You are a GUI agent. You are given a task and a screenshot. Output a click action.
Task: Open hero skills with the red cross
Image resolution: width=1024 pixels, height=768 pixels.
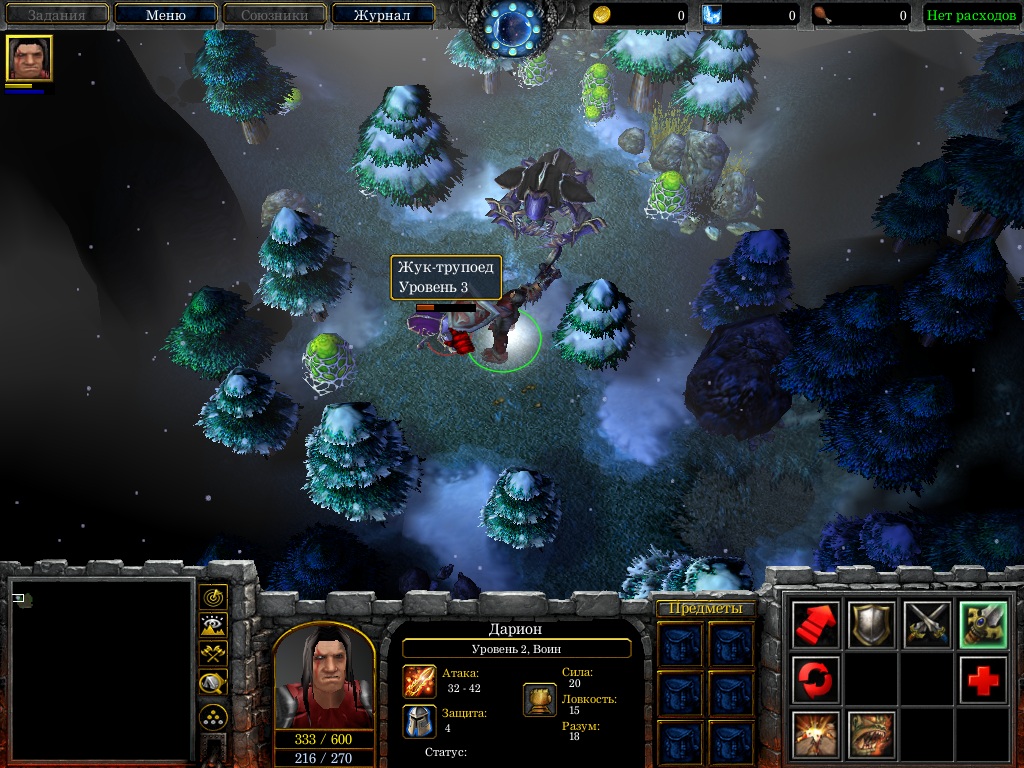[x=982, y=680]
